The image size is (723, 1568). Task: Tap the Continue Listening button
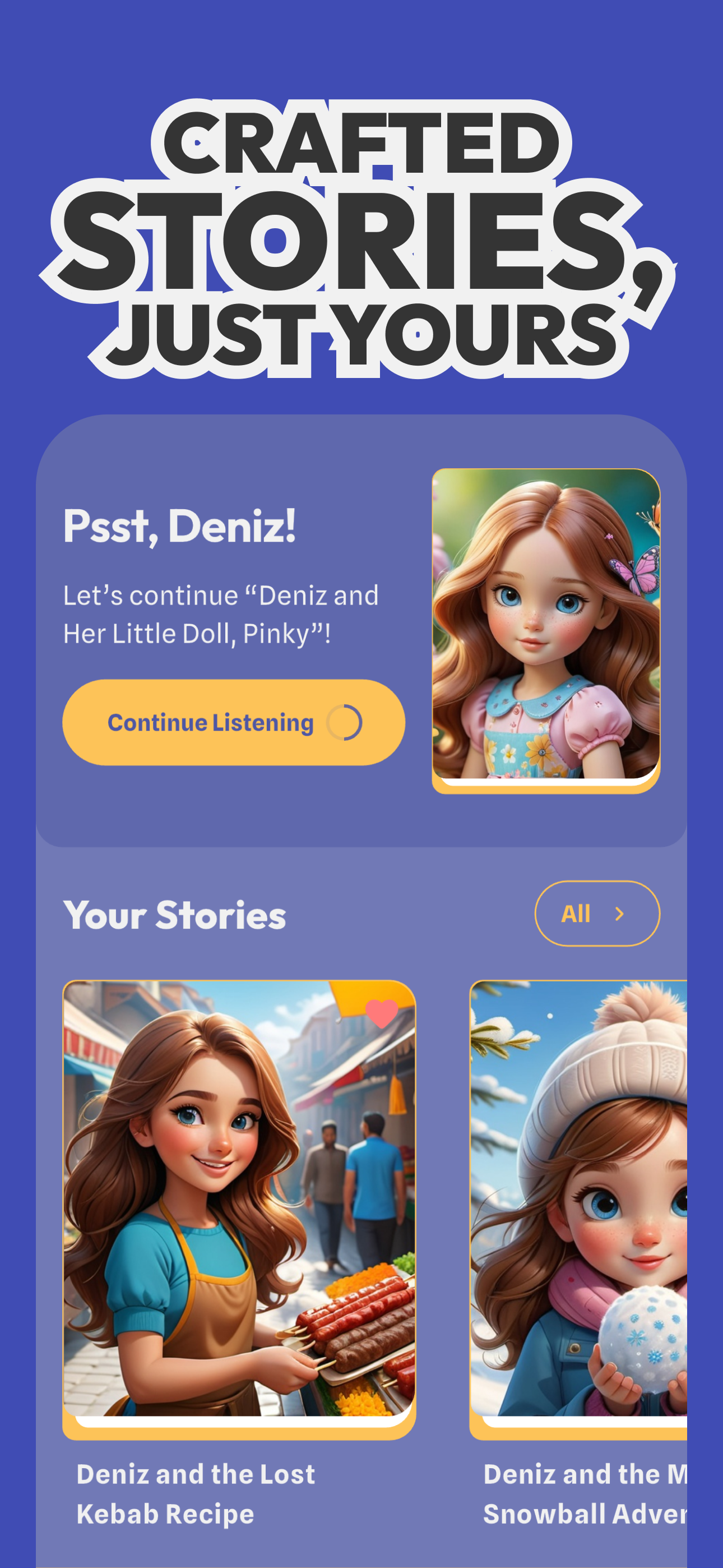click(x=233, y=722)
